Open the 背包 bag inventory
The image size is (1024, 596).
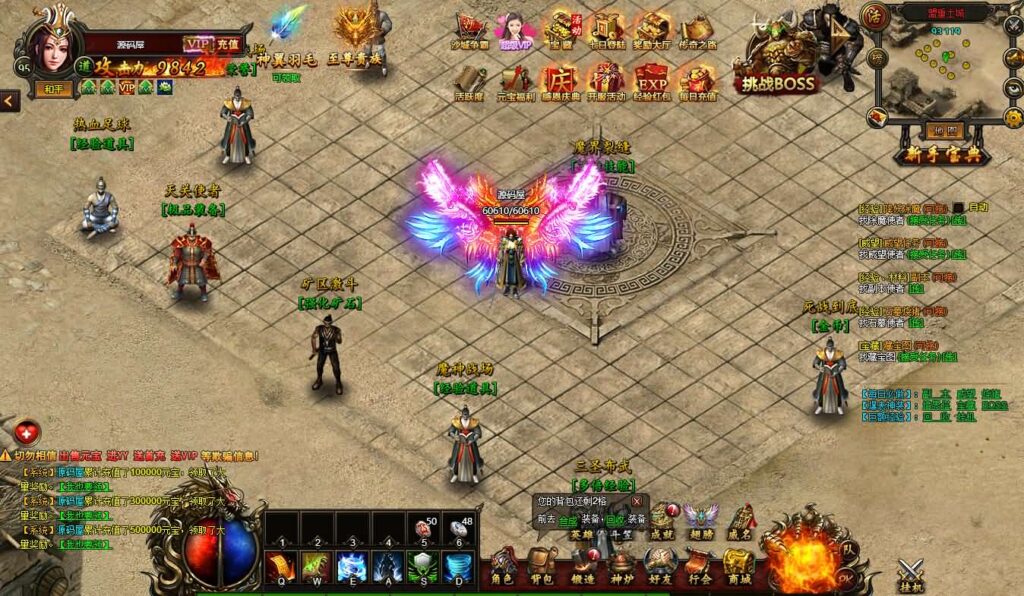pos(542,564)
